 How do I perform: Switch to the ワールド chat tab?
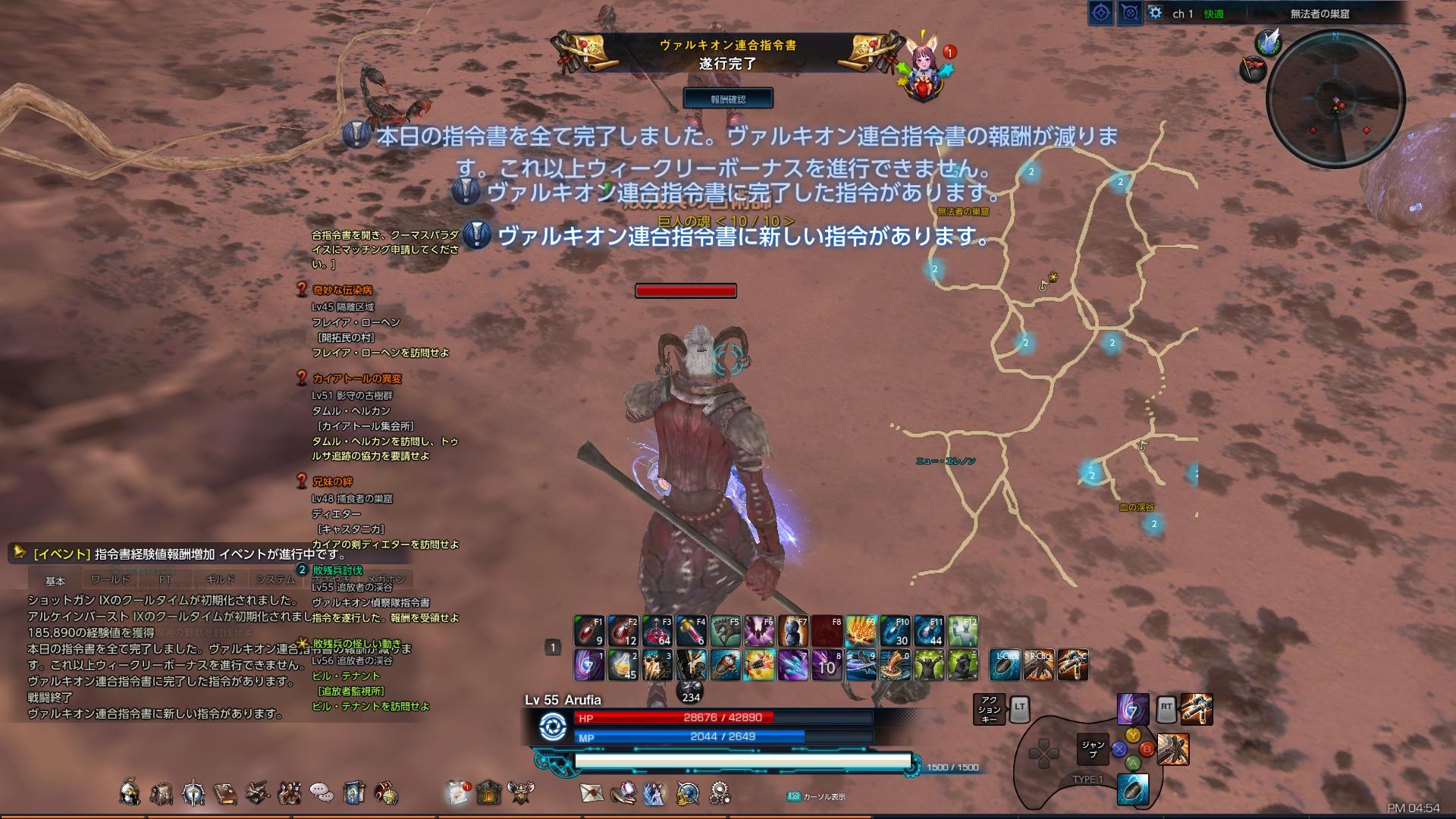point(110,580)
